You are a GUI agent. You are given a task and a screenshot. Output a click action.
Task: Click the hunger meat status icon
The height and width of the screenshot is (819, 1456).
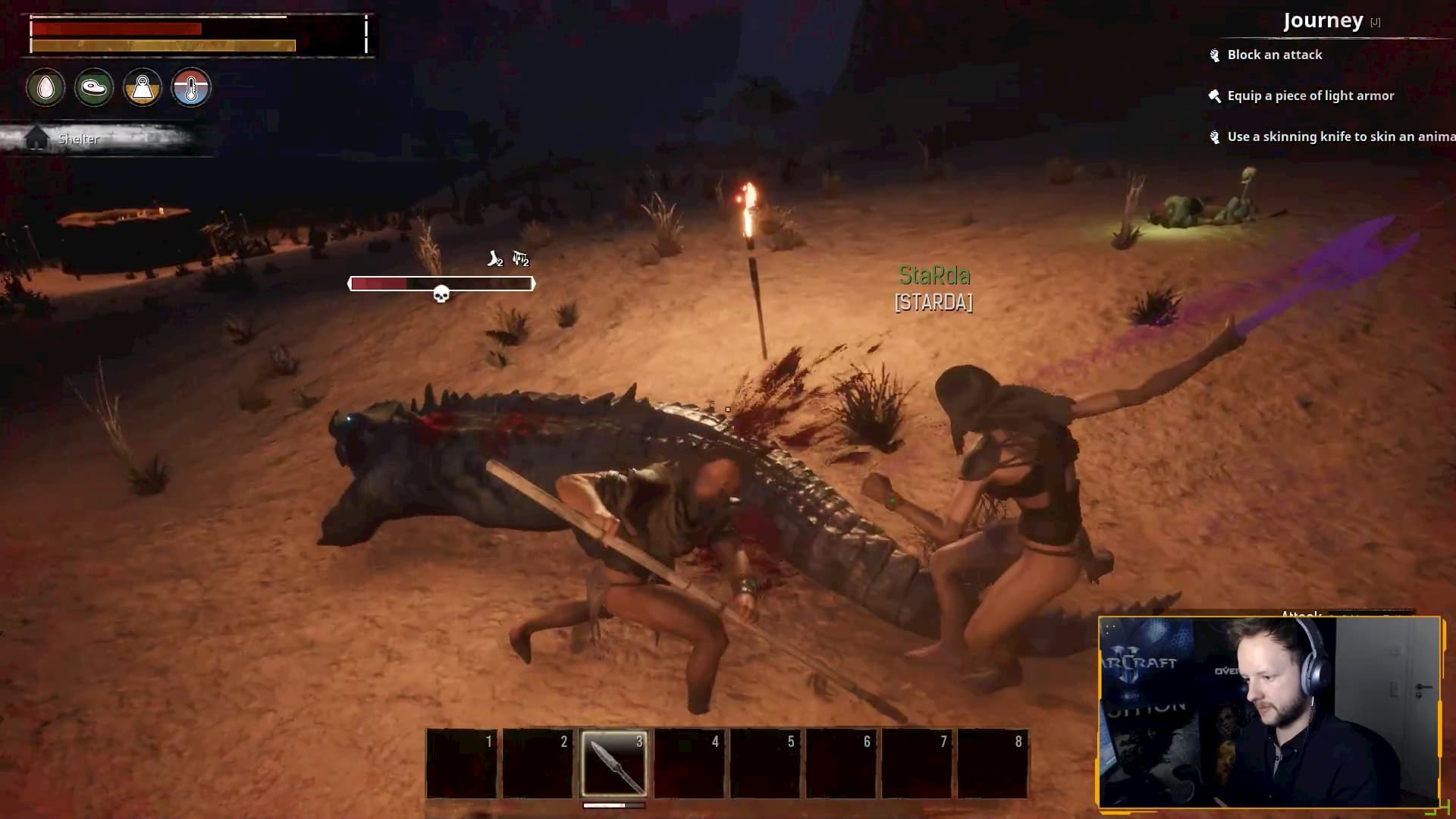tap(94, 88)
